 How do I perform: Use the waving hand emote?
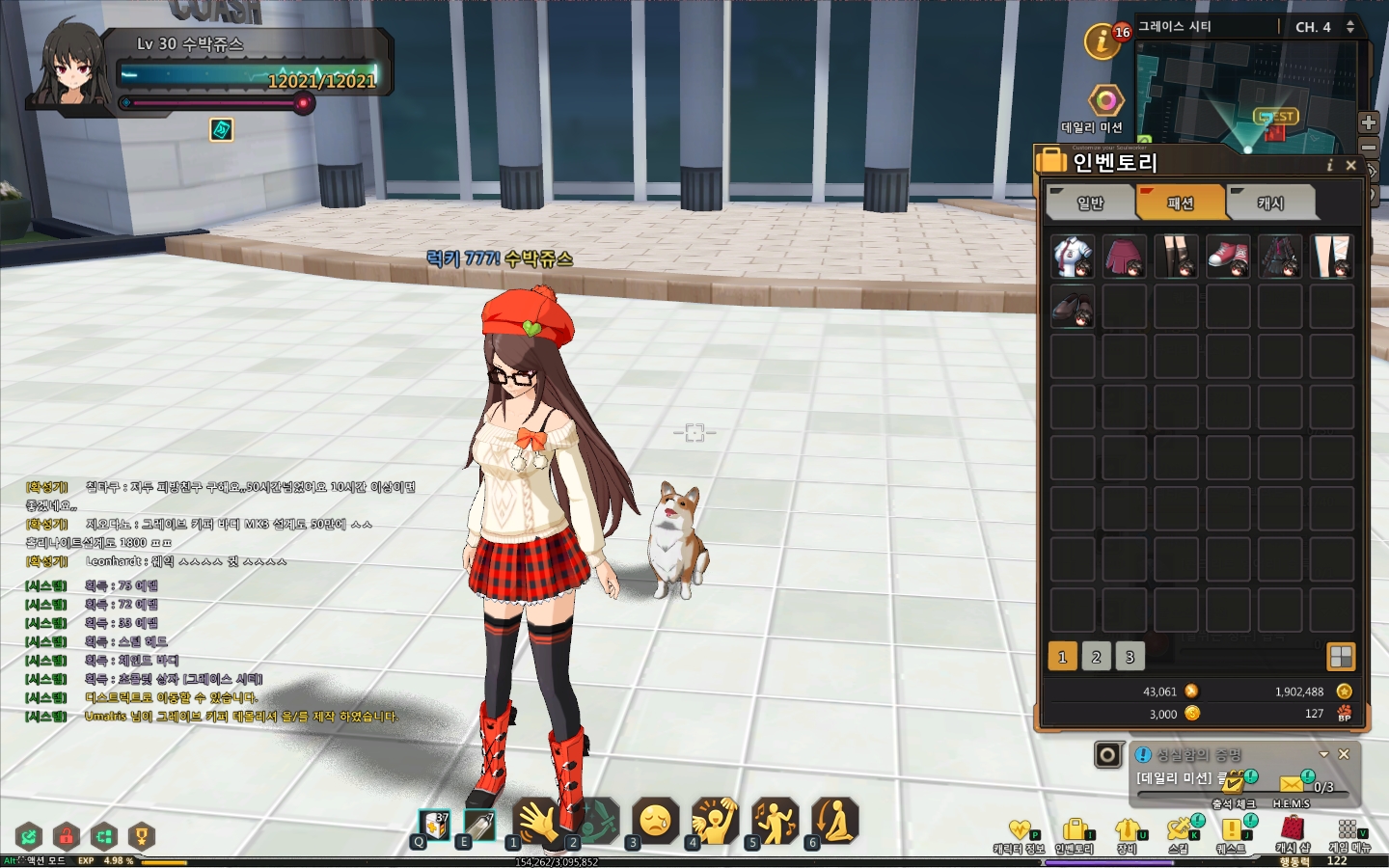(x=535, y=822)
